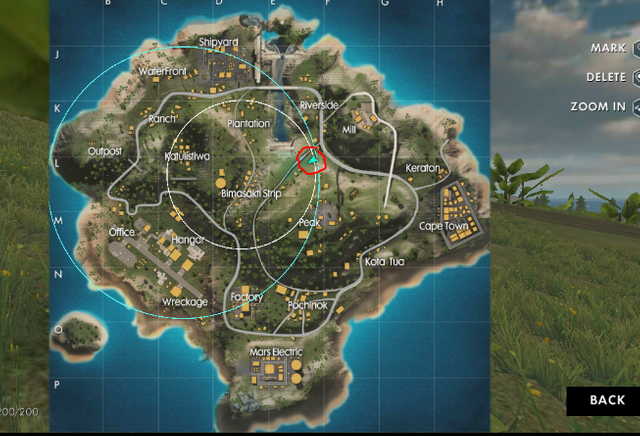Select the Factory location on map
Viewport: 640px width, 436px height.
point(246,297)
